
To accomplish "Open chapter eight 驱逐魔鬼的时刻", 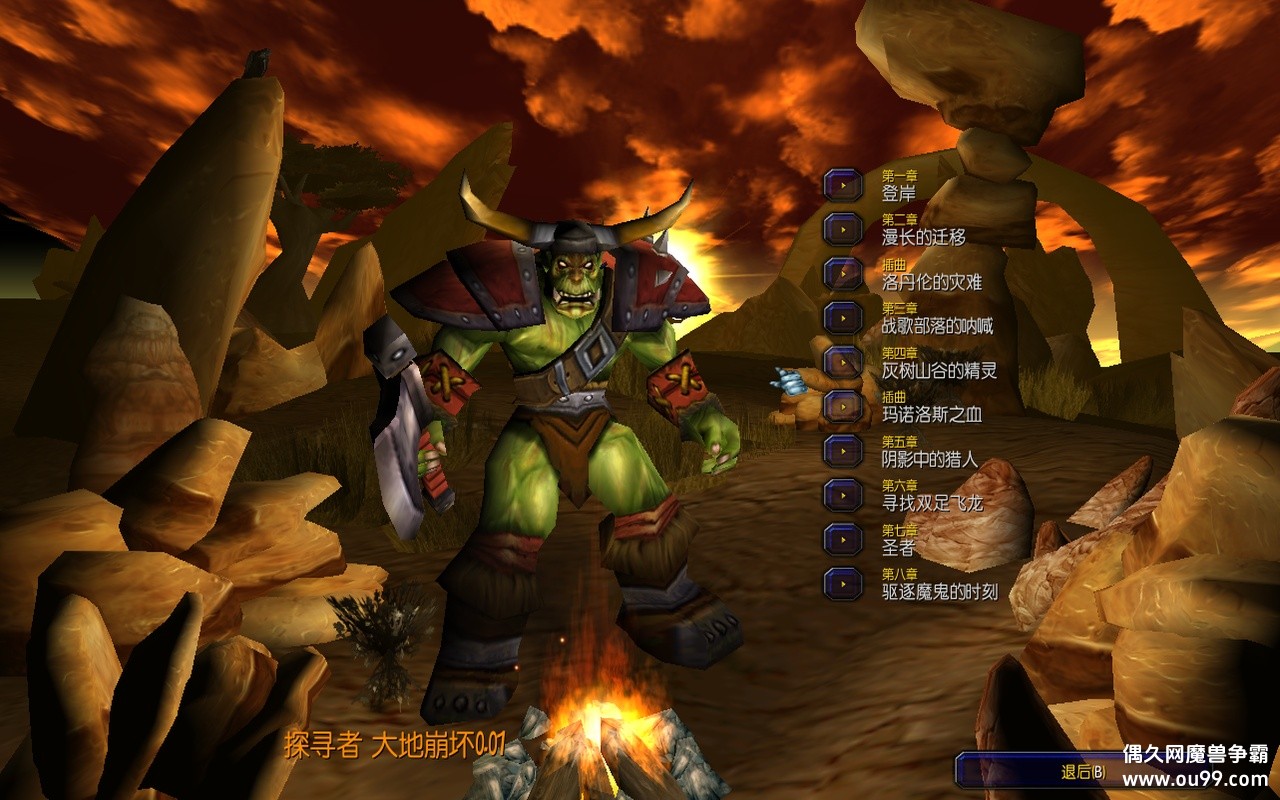I will 843,583.
